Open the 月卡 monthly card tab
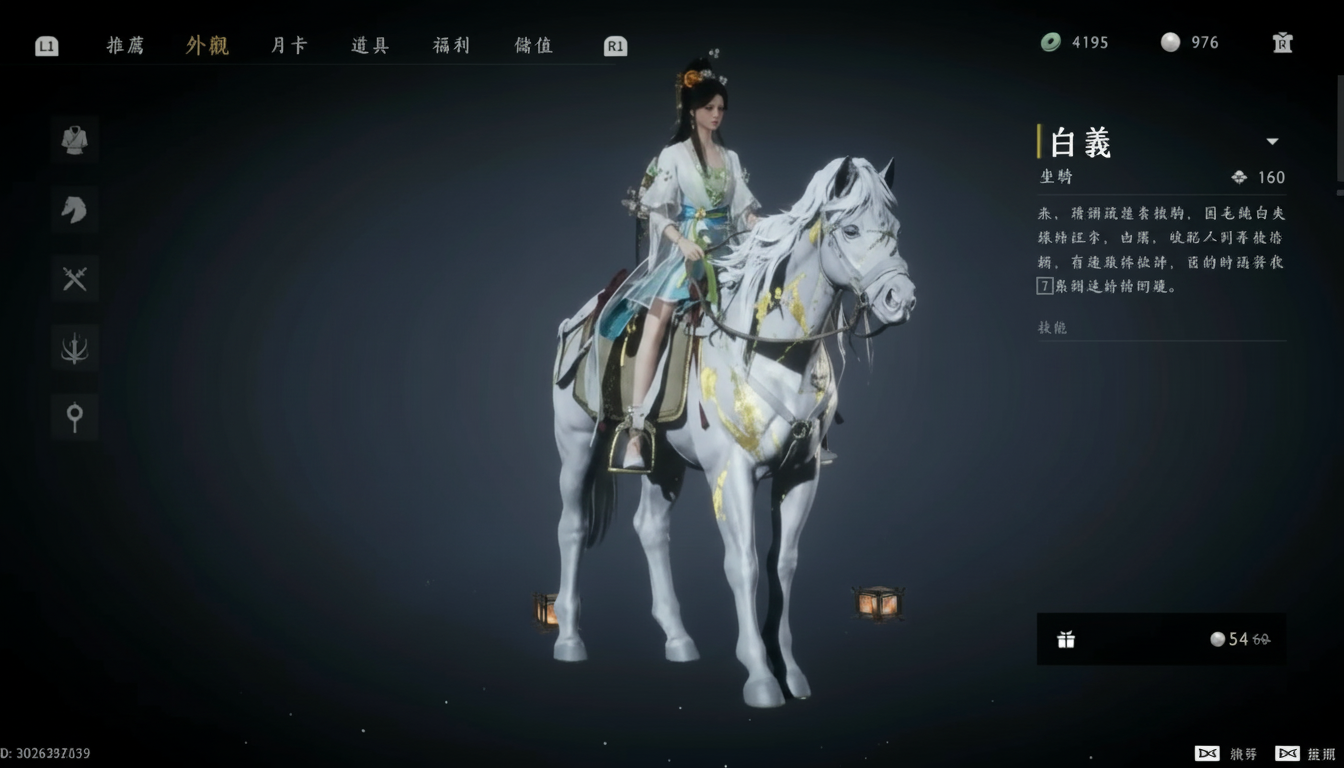Image resolution: width=1344 pixels, height=768 pixels. tap(289, 45)
